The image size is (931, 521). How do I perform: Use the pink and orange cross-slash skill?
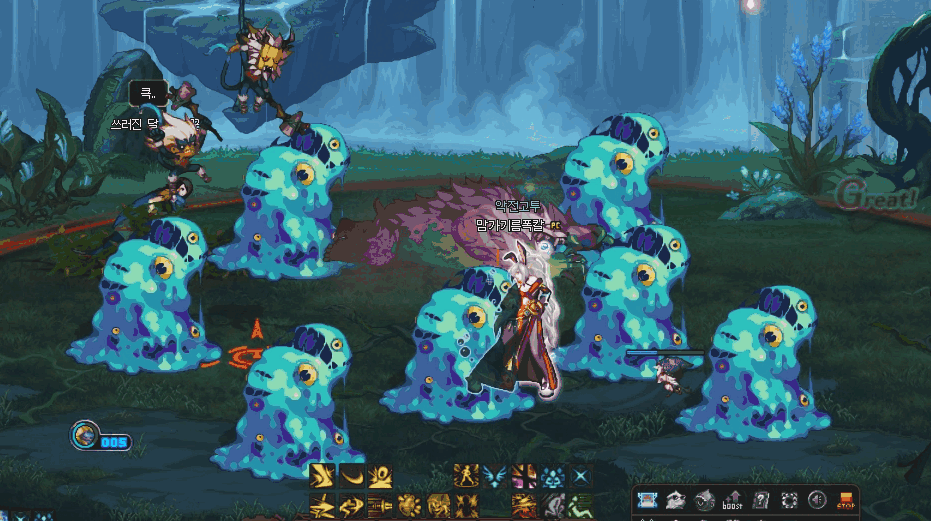coord(523,476)
